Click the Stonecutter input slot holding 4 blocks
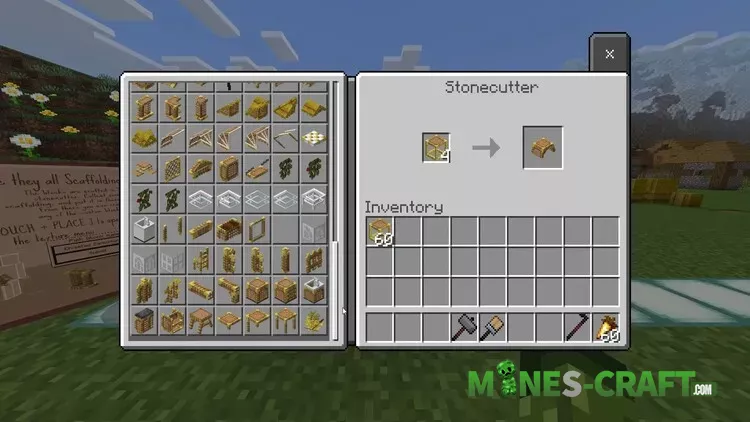Viewport: 750px width, 422px height. click(x=436, y=147)
